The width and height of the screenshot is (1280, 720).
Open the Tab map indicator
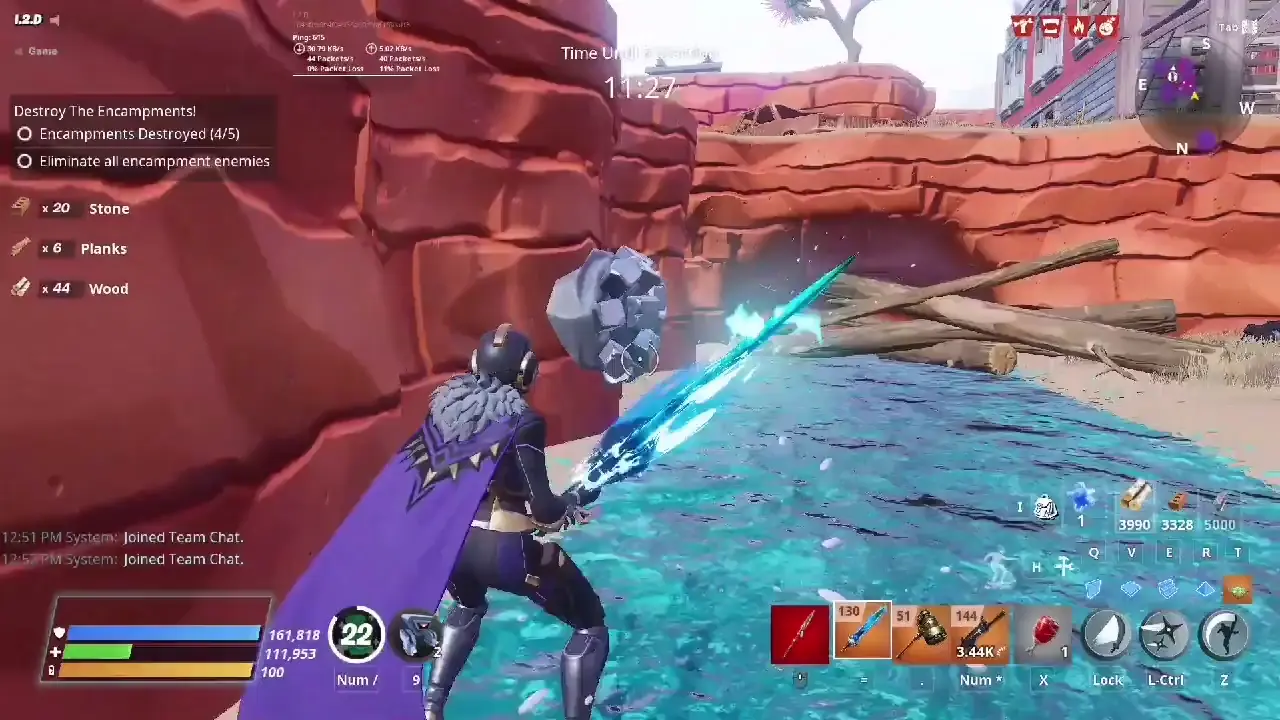(1237, 27)
